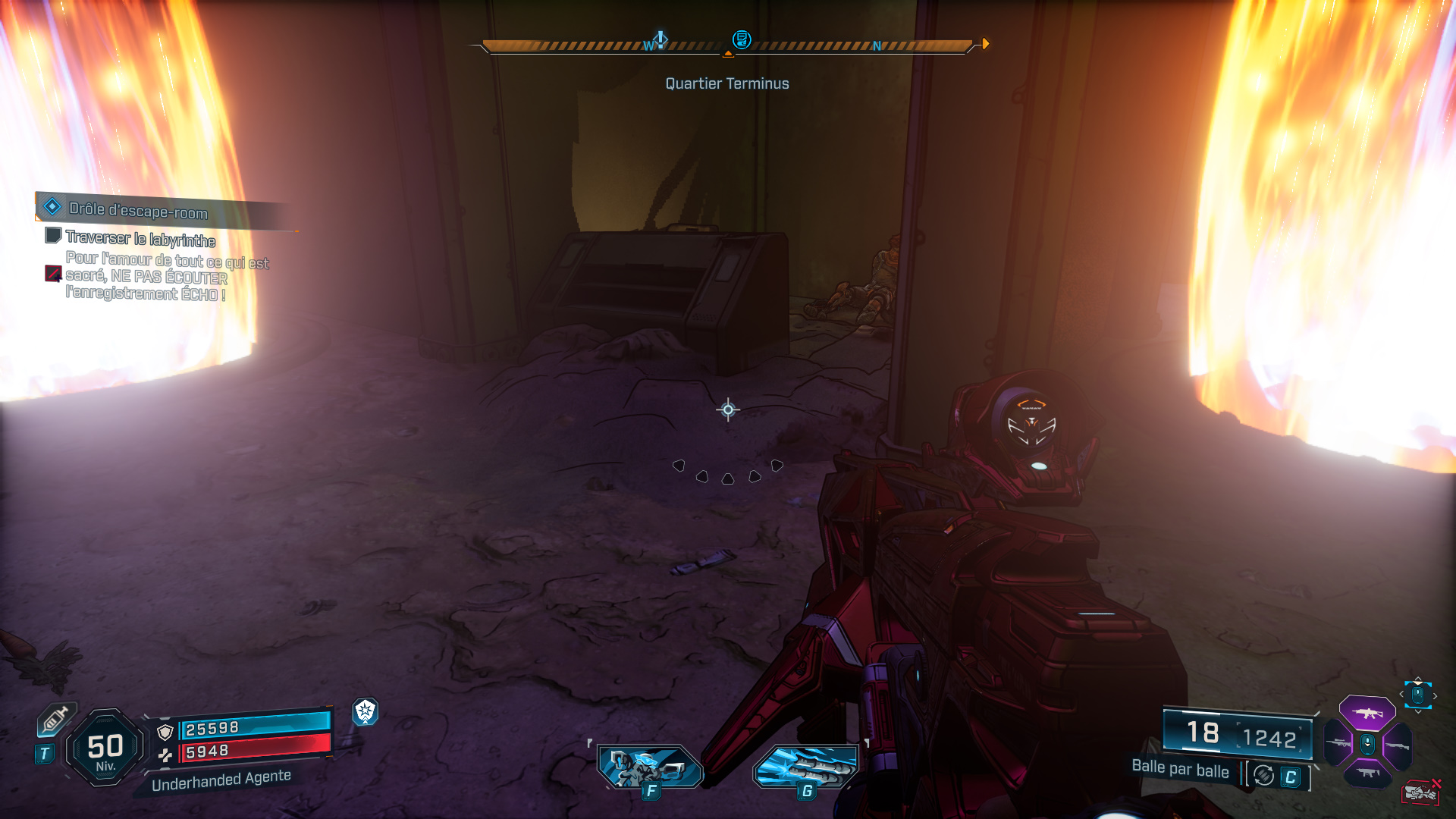Select the SMG weapon slot
Image resolution: width=1456 pixels, height=819 pixels.
tap(1367, 772)
